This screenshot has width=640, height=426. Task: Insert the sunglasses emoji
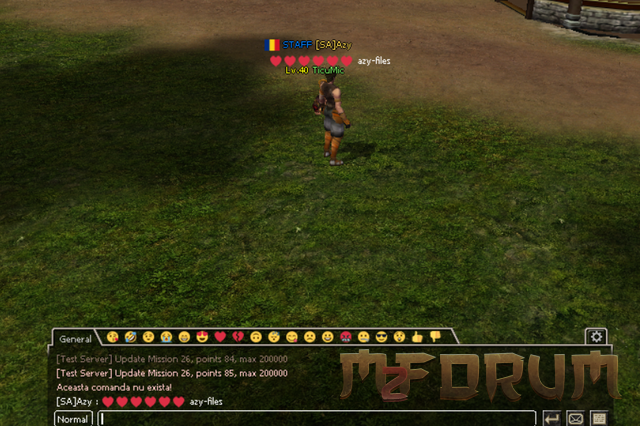(381, 337)
